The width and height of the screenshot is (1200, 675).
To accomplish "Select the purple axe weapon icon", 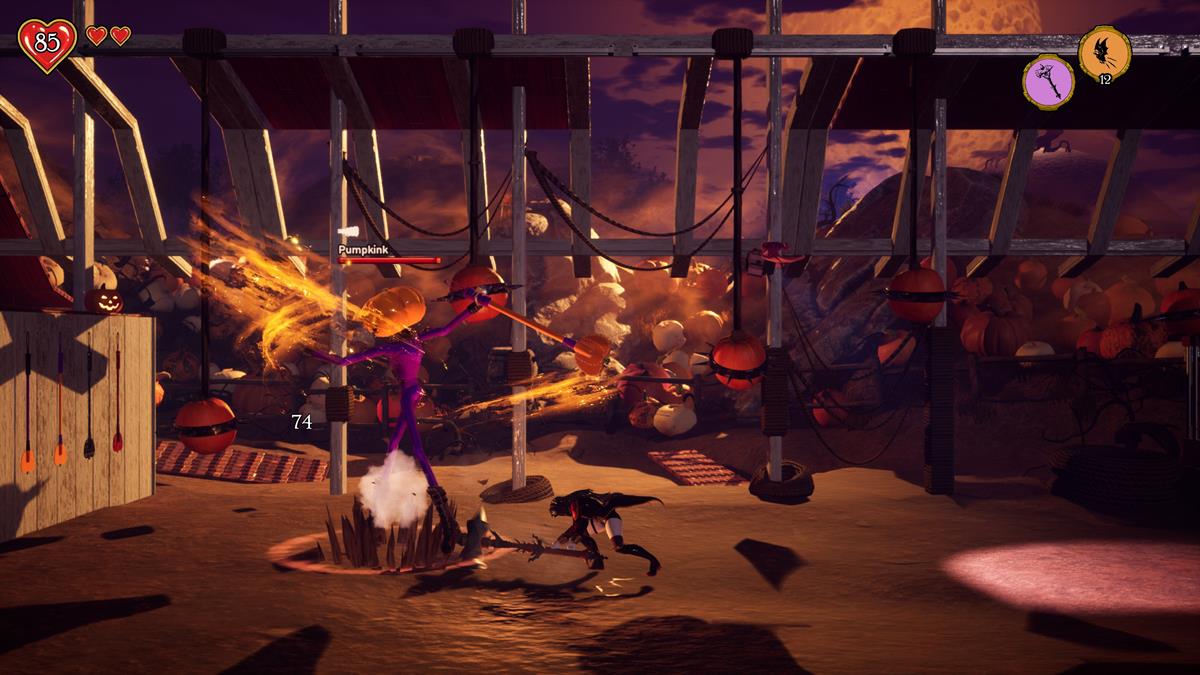I will pyautogui.click(x=1048, y=81).
